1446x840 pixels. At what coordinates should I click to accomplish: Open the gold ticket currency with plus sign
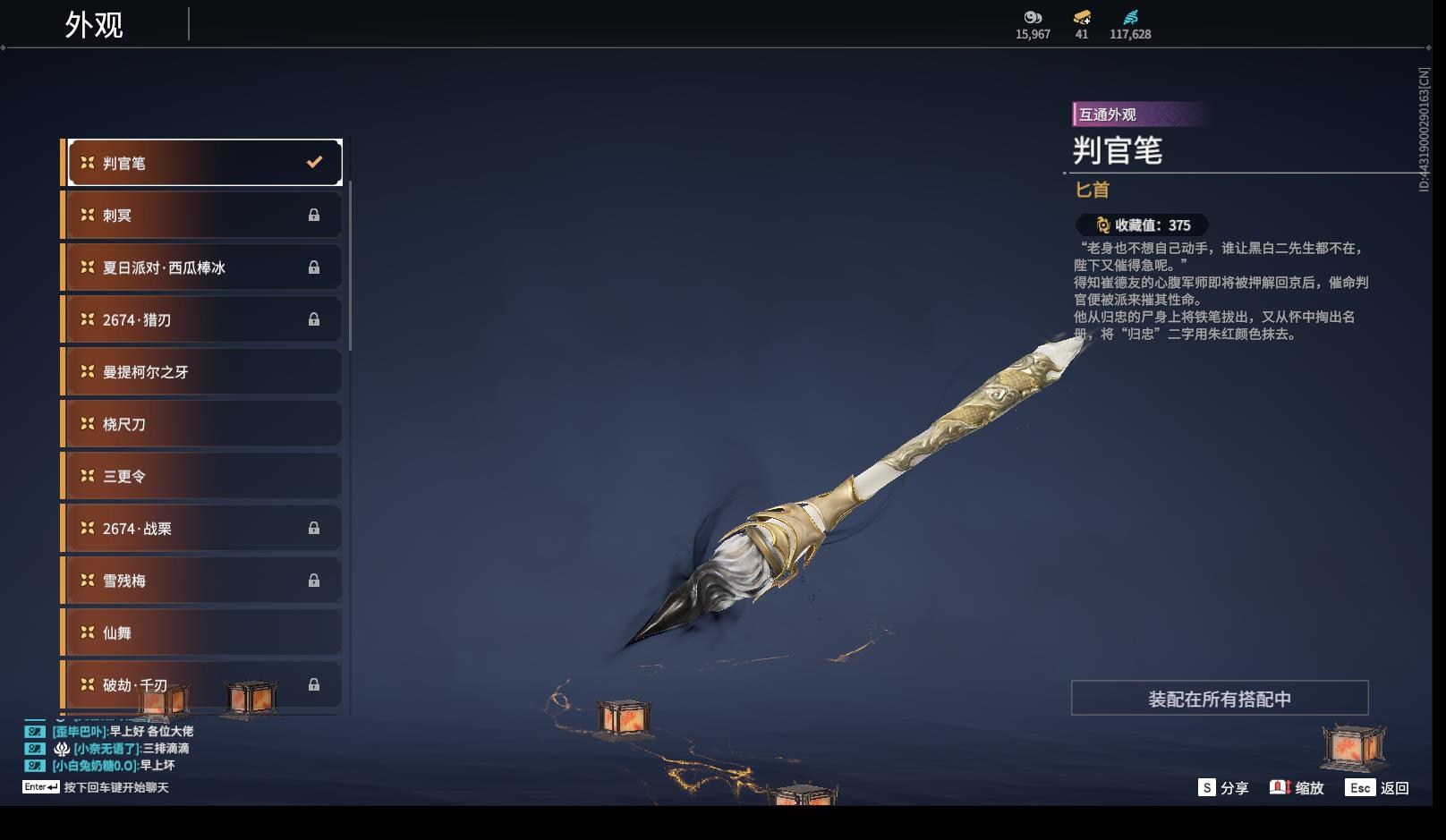(1082, 19)
